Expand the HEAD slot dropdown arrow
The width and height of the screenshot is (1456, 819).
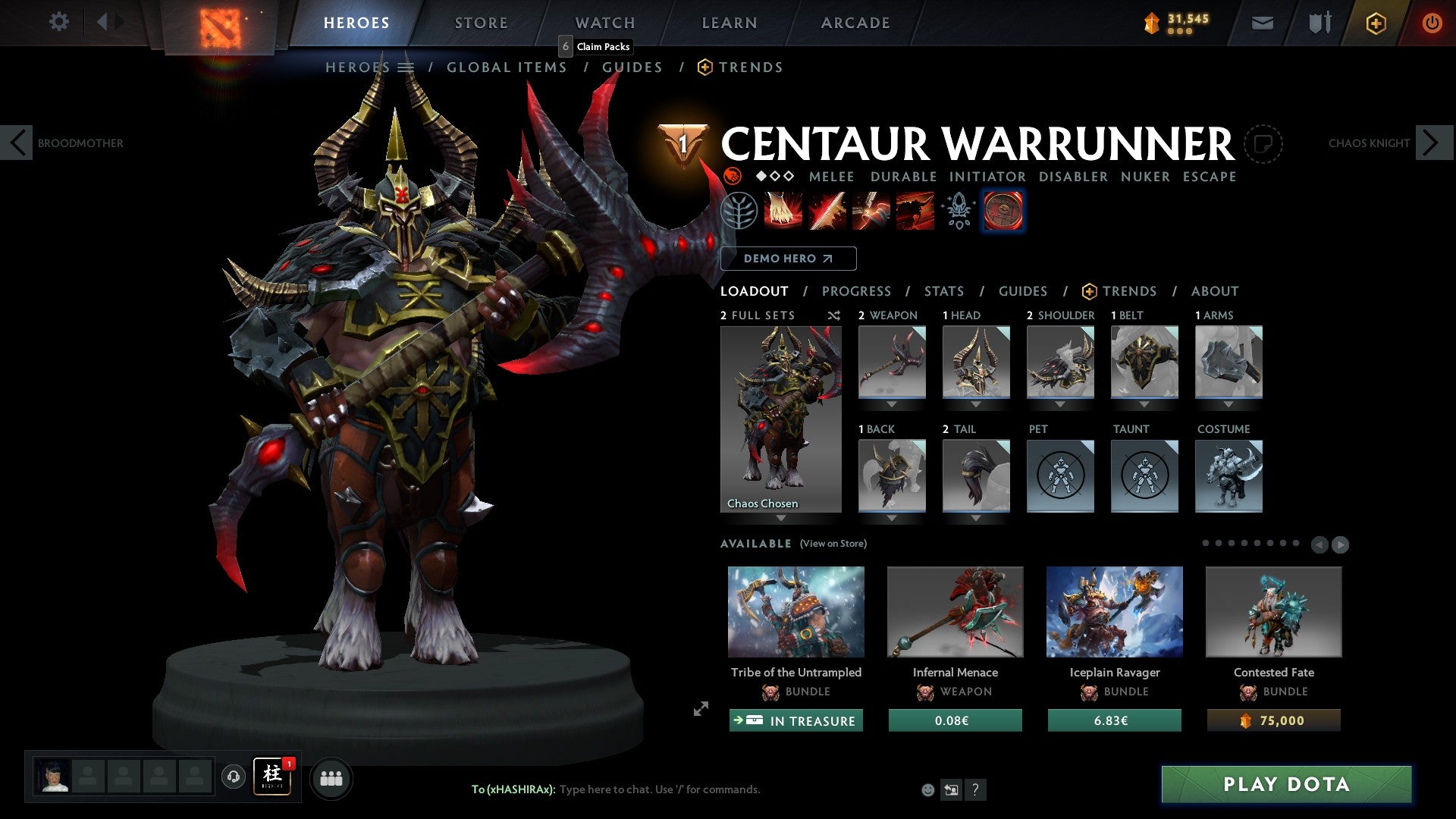pyautogui.click(x=976, y=404)
